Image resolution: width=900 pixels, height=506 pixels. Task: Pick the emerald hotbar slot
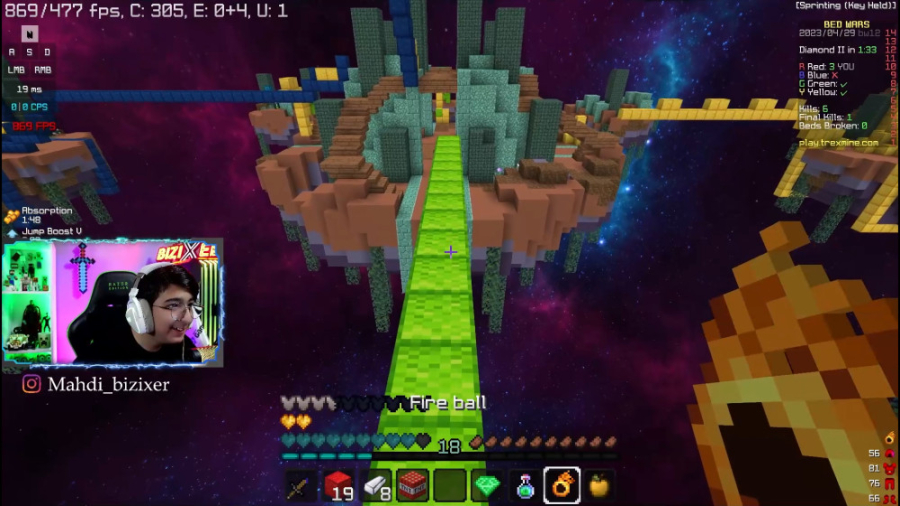click(487, 486)
